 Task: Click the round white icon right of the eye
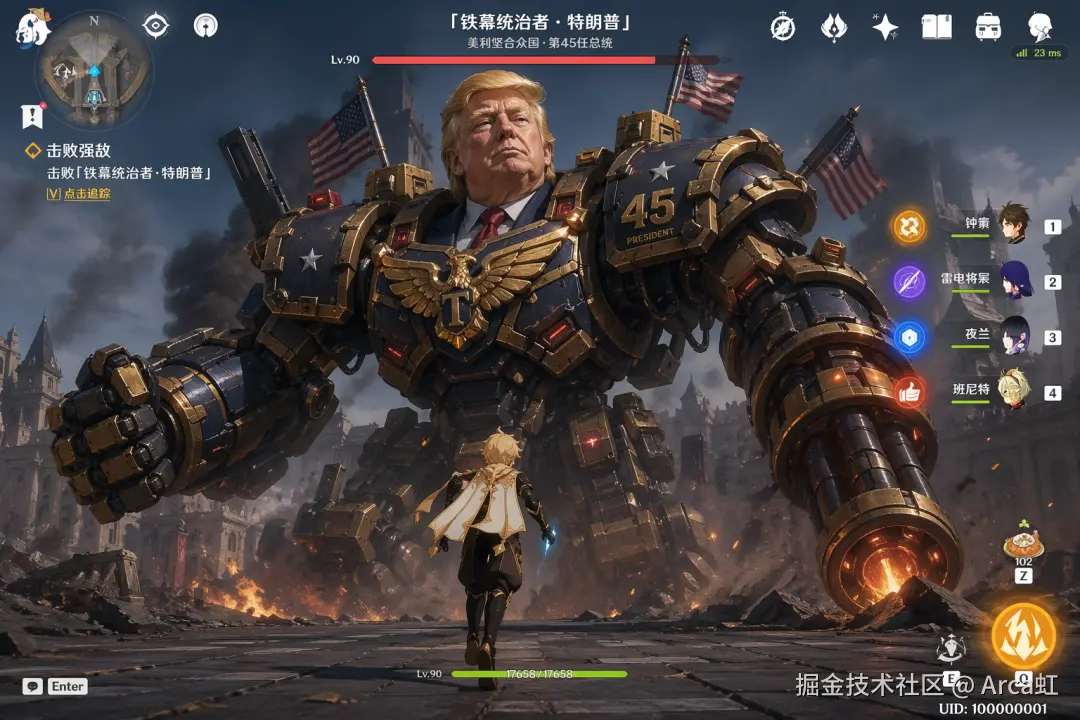pos(205,26)
